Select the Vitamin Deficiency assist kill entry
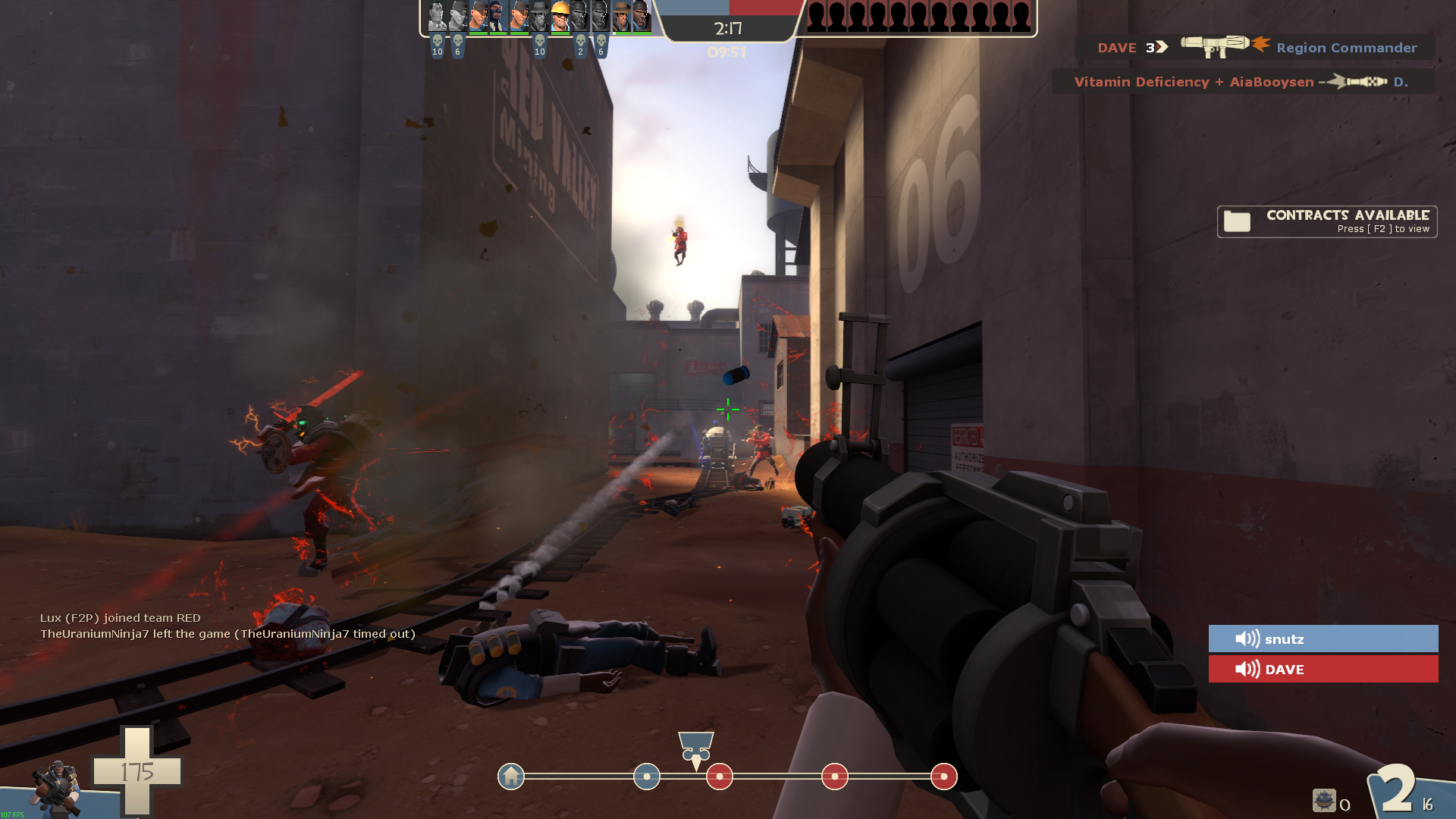1456x819 pixels. (x=1243, y=82)
